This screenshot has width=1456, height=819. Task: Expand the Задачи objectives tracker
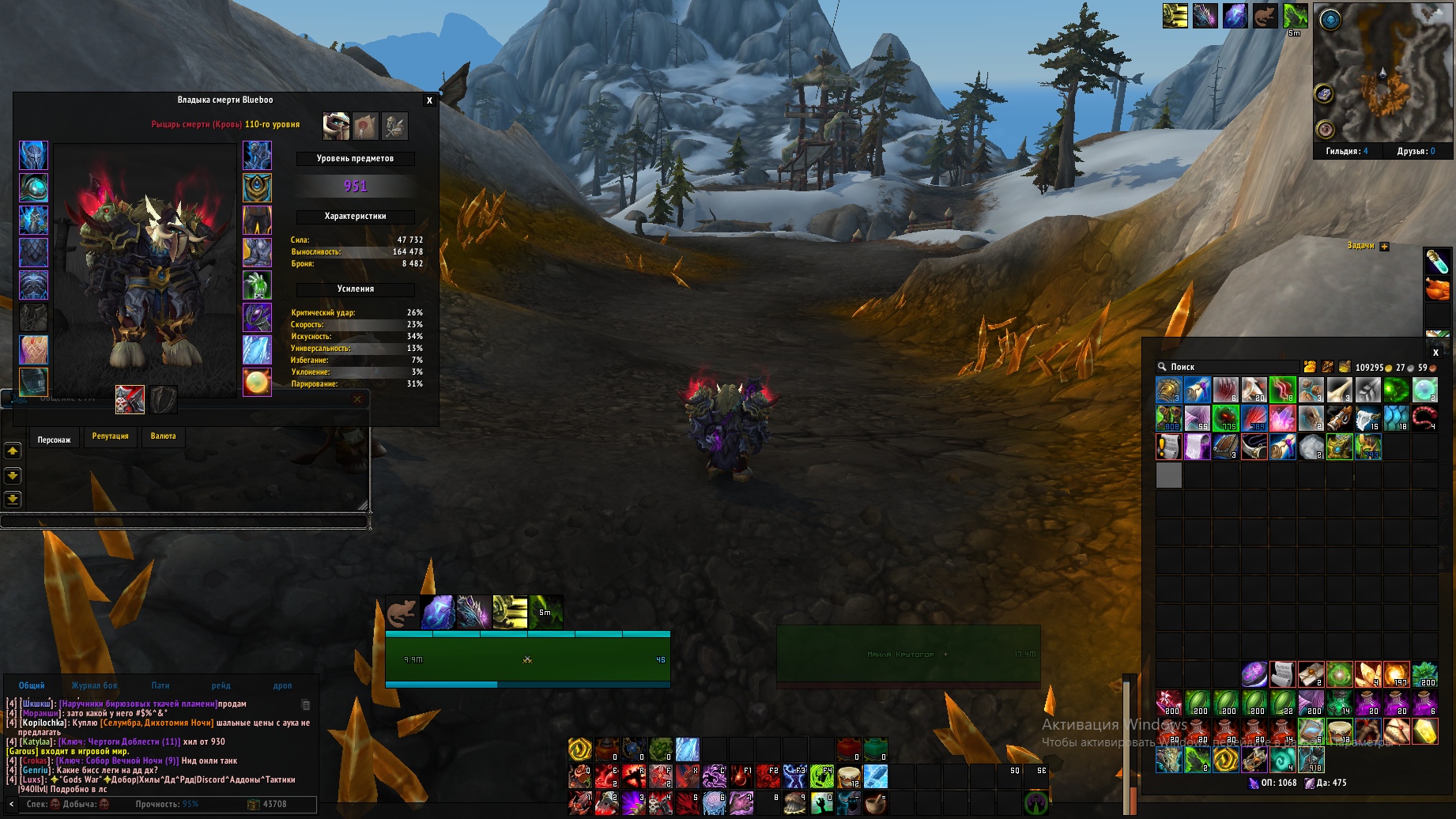1384,247
